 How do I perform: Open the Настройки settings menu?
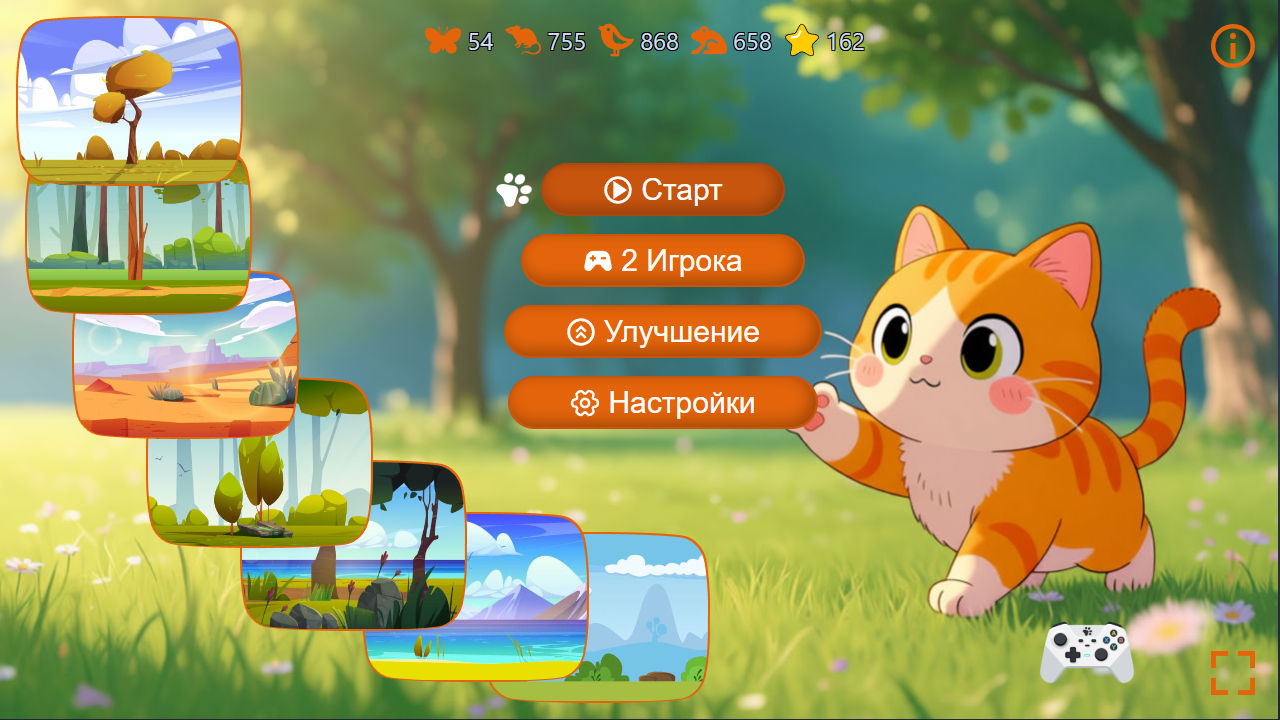(662, 403)
